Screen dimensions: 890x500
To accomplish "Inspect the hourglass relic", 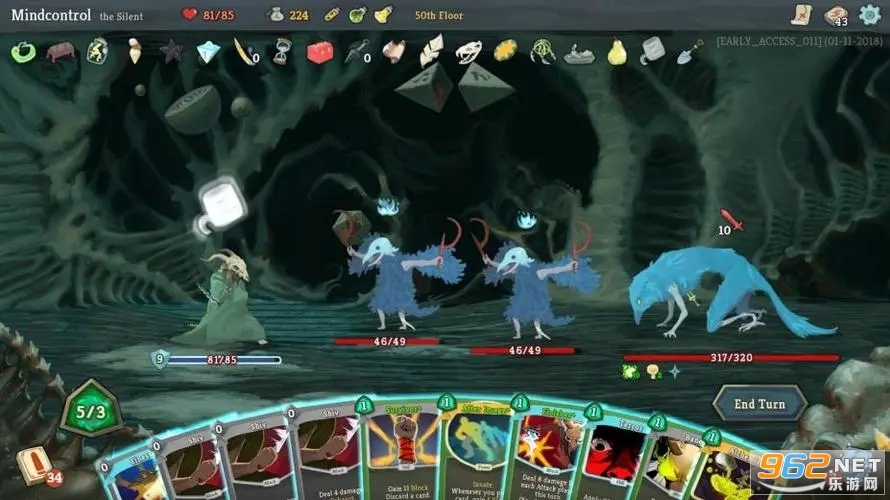I will coord(283,51).
